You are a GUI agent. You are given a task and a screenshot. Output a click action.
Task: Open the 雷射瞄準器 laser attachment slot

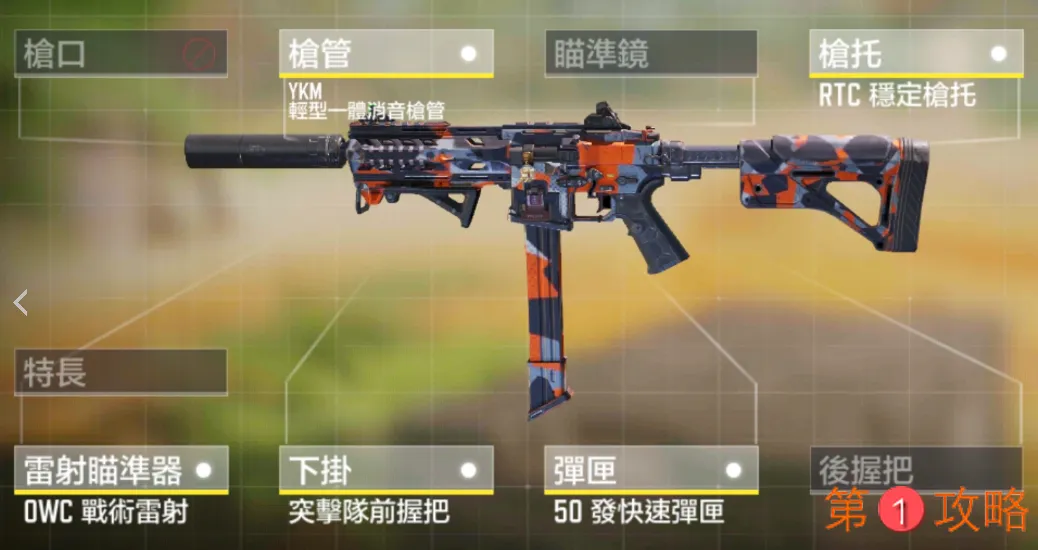(x=120, y=469)
